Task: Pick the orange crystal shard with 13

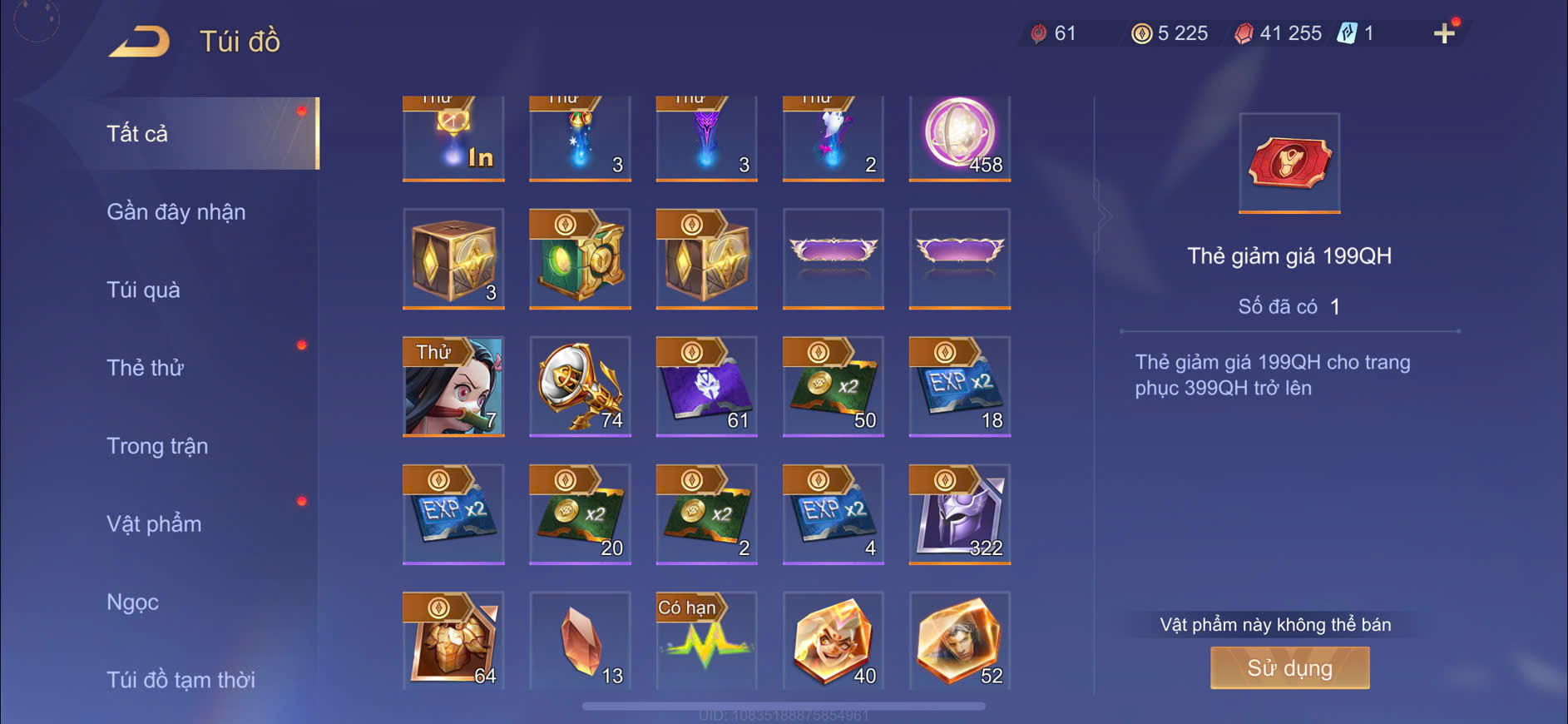Action: 580,641
